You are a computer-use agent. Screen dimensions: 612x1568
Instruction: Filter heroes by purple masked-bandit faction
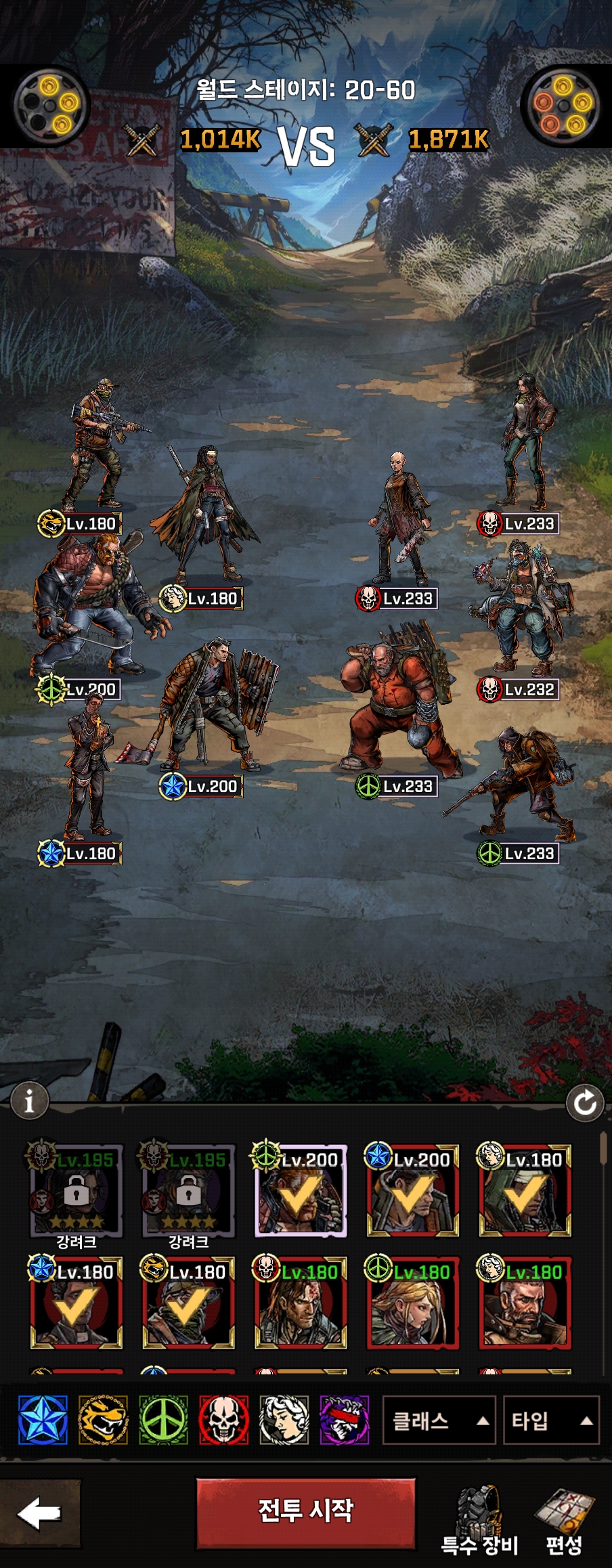[x=345, y=1420]
